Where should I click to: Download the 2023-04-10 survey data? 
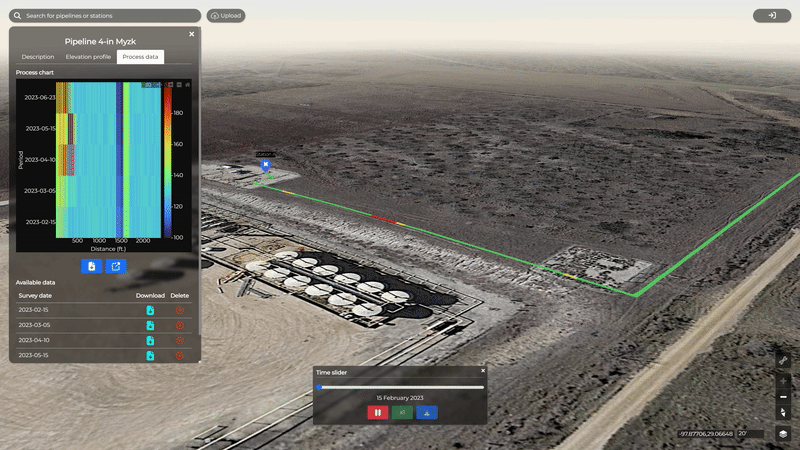pyautogui.click(x=150, y=340)
